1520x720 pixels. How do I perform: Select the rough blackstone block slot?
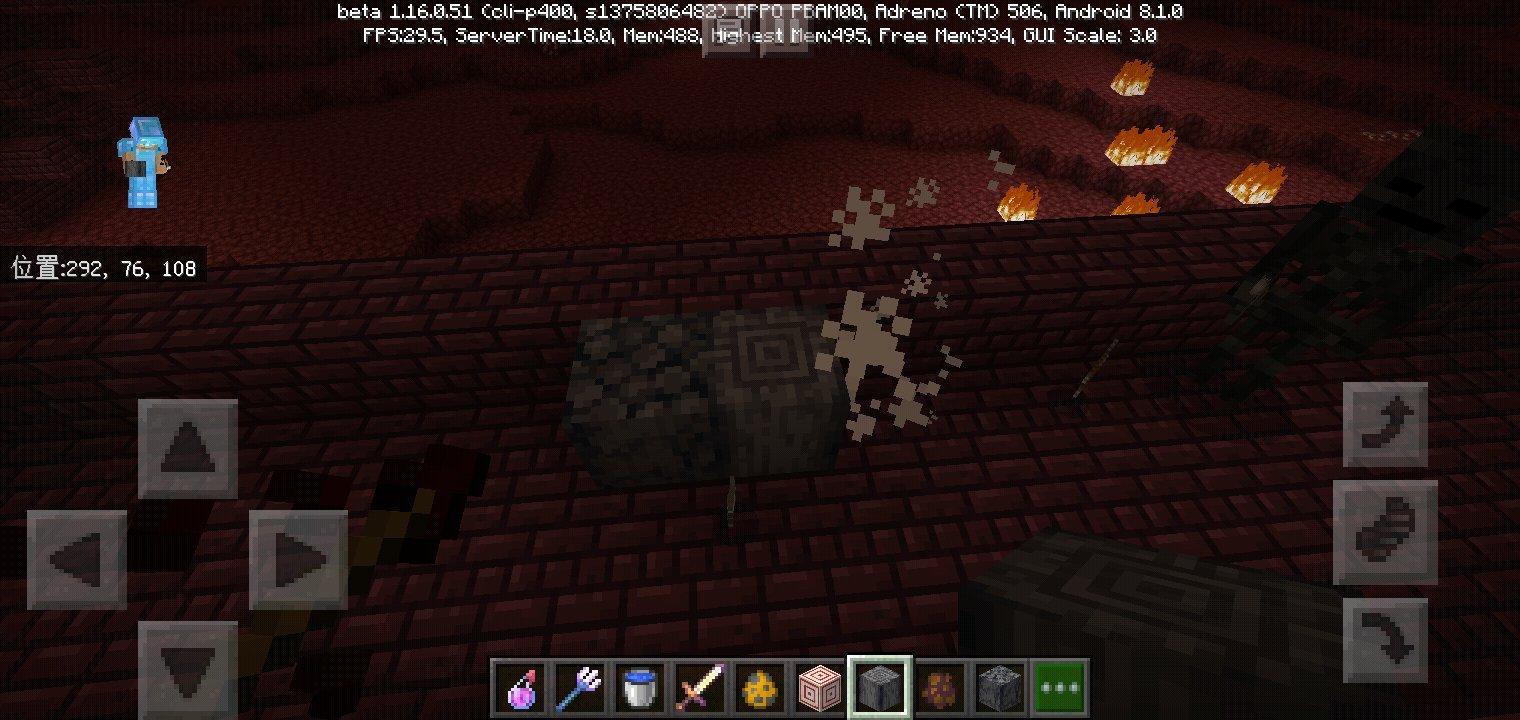tap(1000, 688)
